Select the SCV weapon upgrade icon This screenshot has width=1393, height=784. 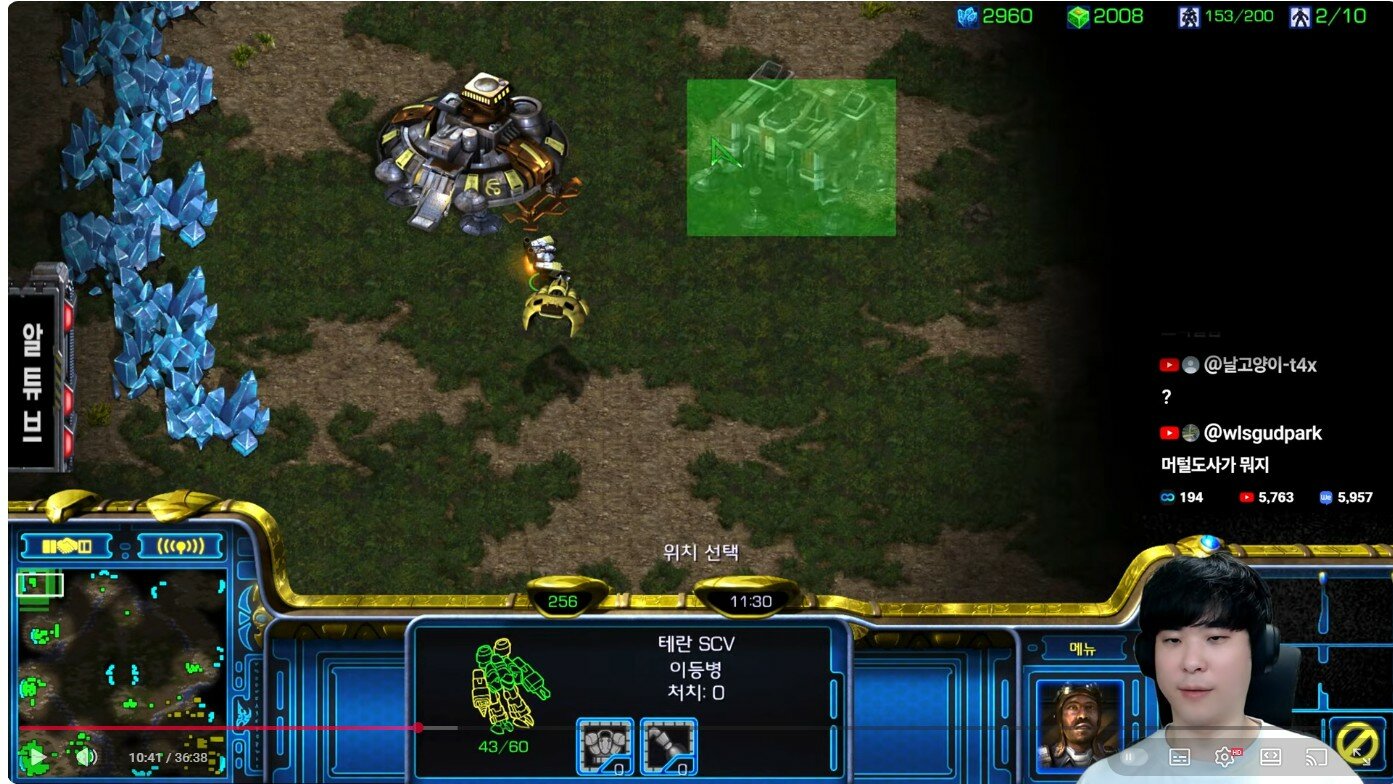(x=668, y=746)
